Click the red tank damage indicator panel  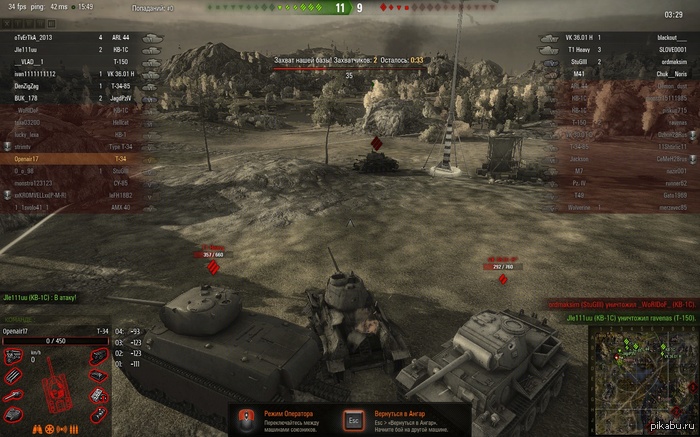55,386
